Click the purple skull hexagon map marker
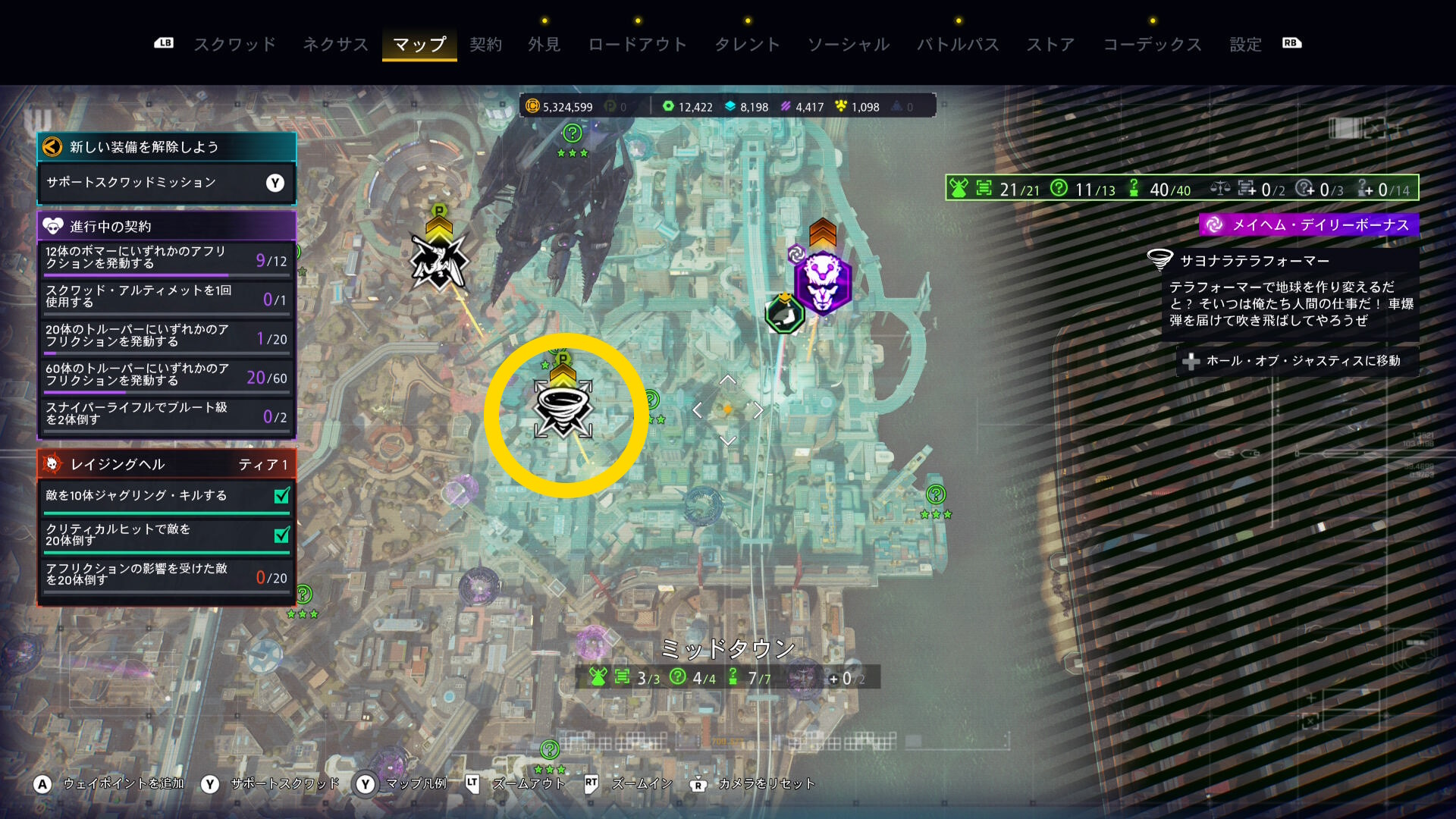The width and height of the screenshot is (1456, 819). point(824,281)
